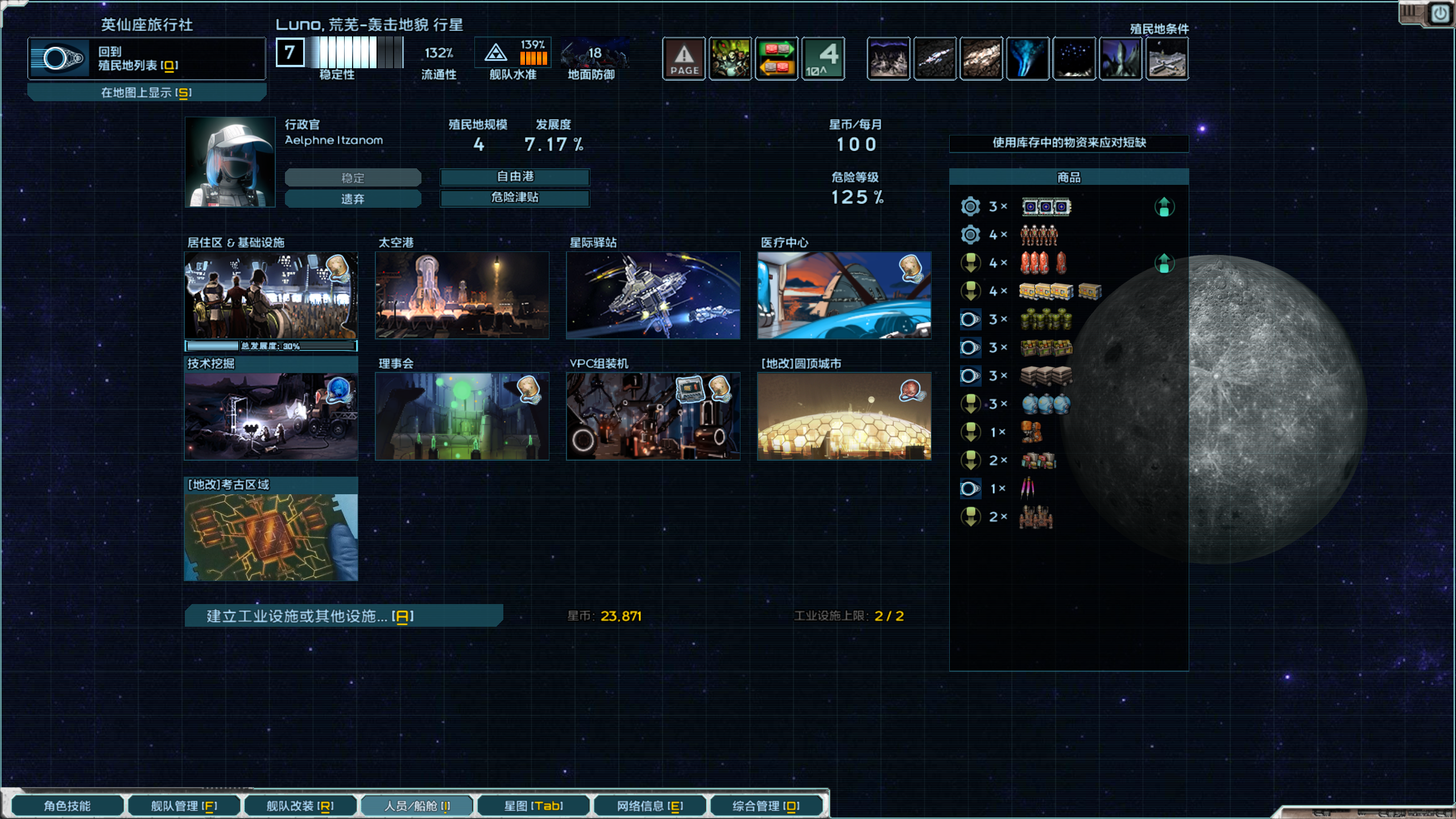Open the 太空港 structure thumbnail
The height and width of the screenshot is (819, 1456).
point(462,295)
